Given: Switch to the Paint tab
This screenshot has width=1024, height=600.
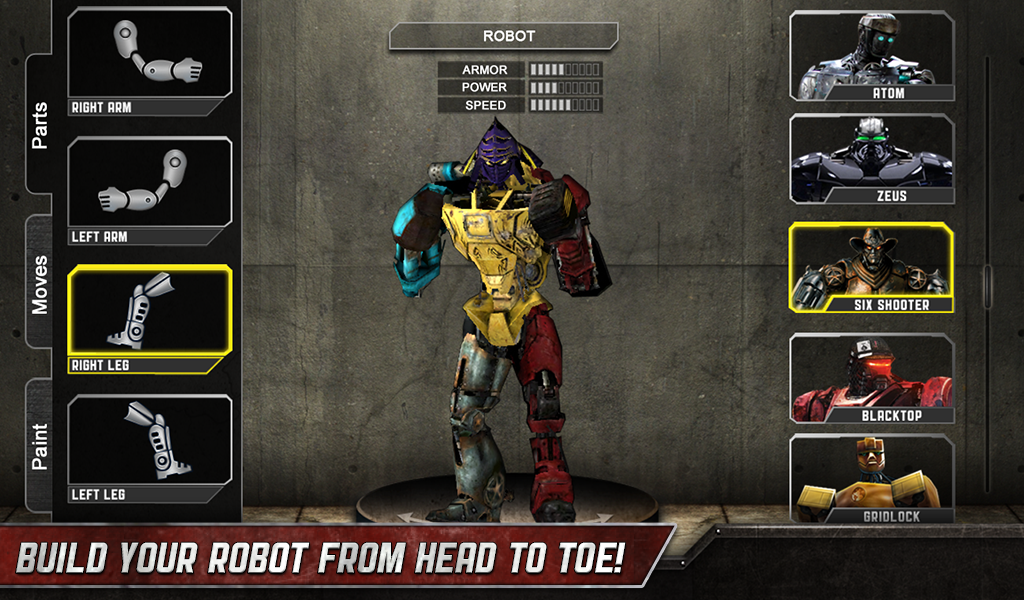Looking at the screenshot, I should click(x=40, y=446).
